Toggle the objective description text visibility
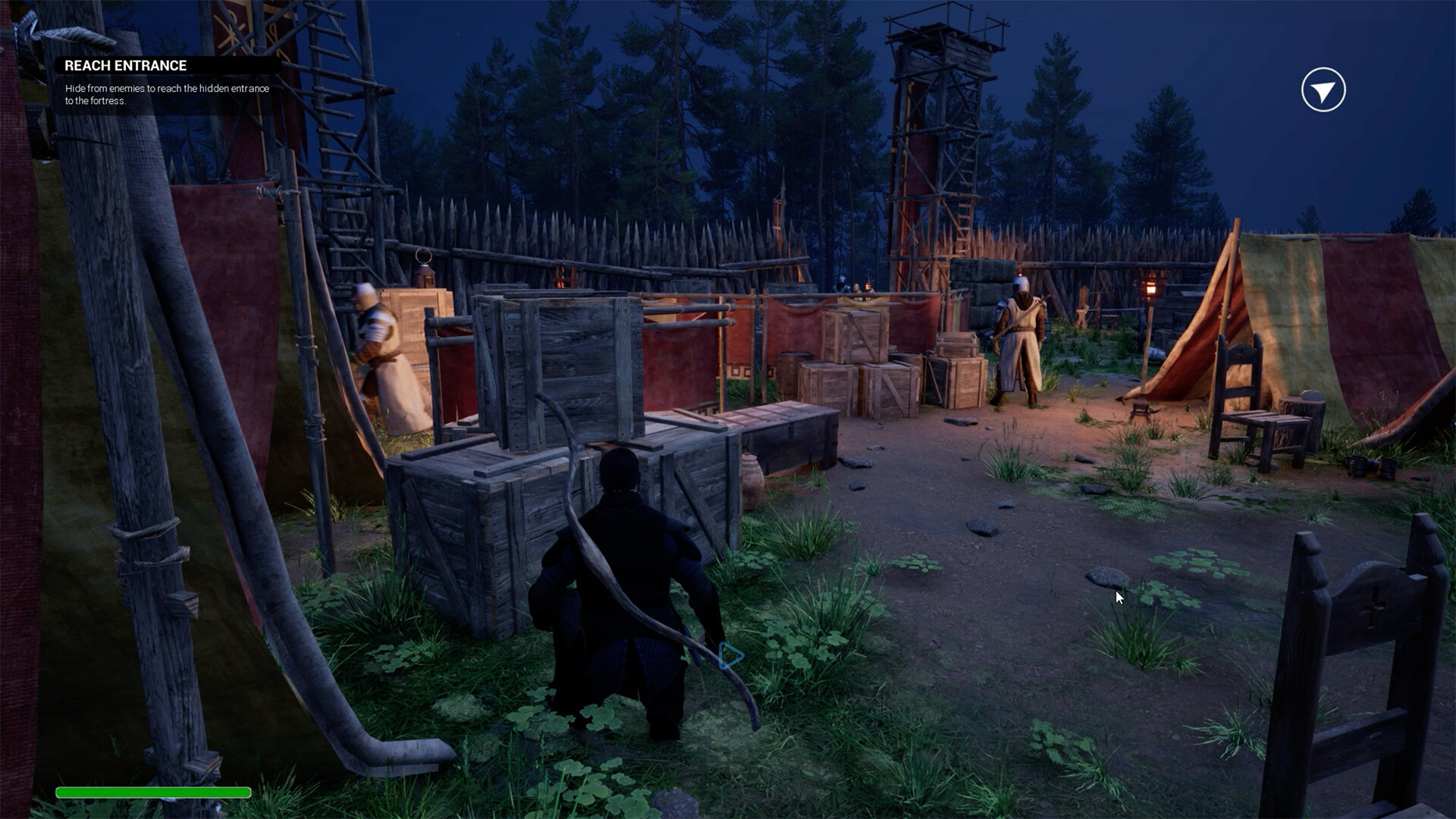The image size is (1456, 819). point(165,94)
